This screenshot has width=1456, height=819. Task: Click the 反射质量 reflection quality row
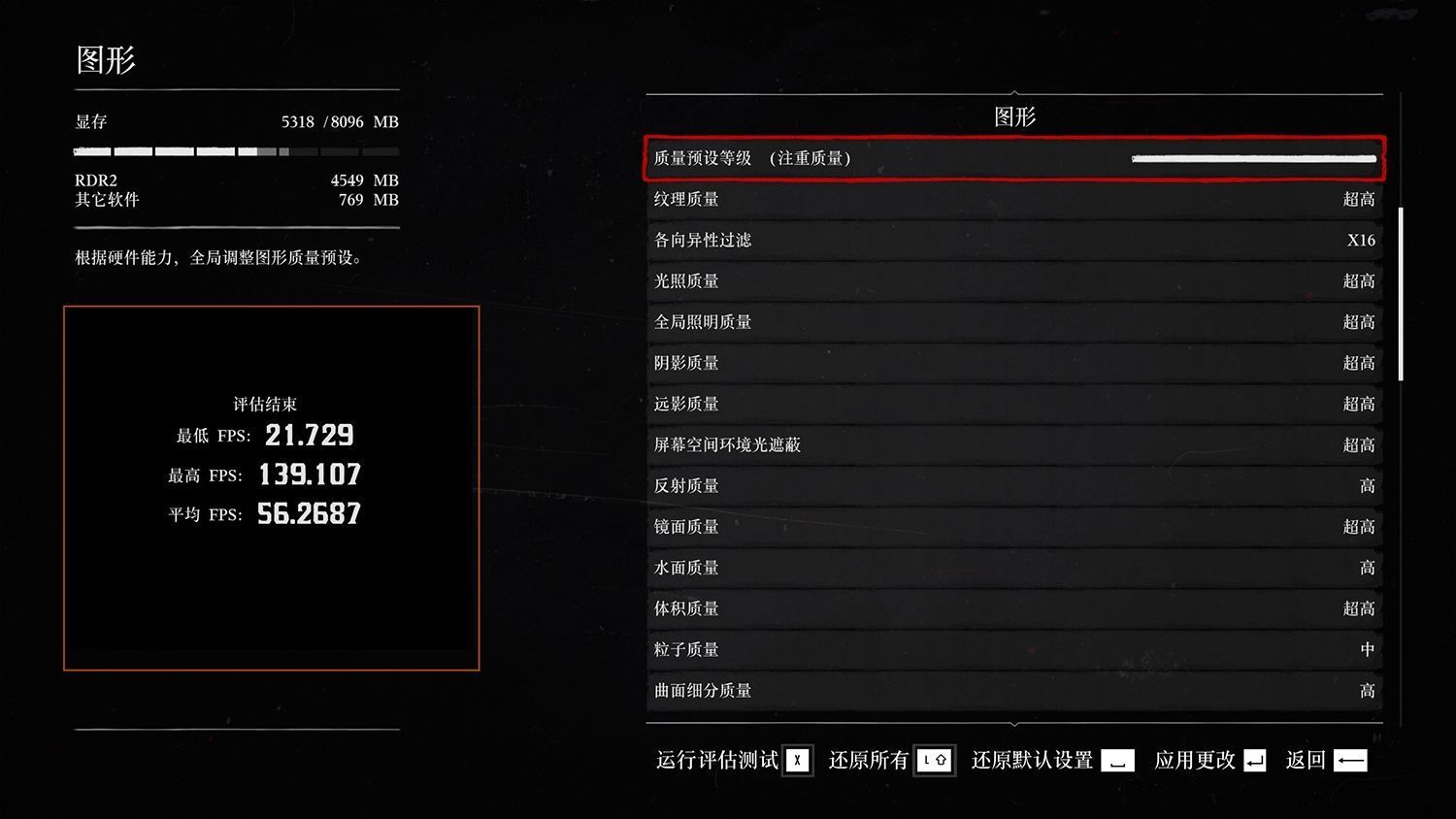coord(1014,485)
